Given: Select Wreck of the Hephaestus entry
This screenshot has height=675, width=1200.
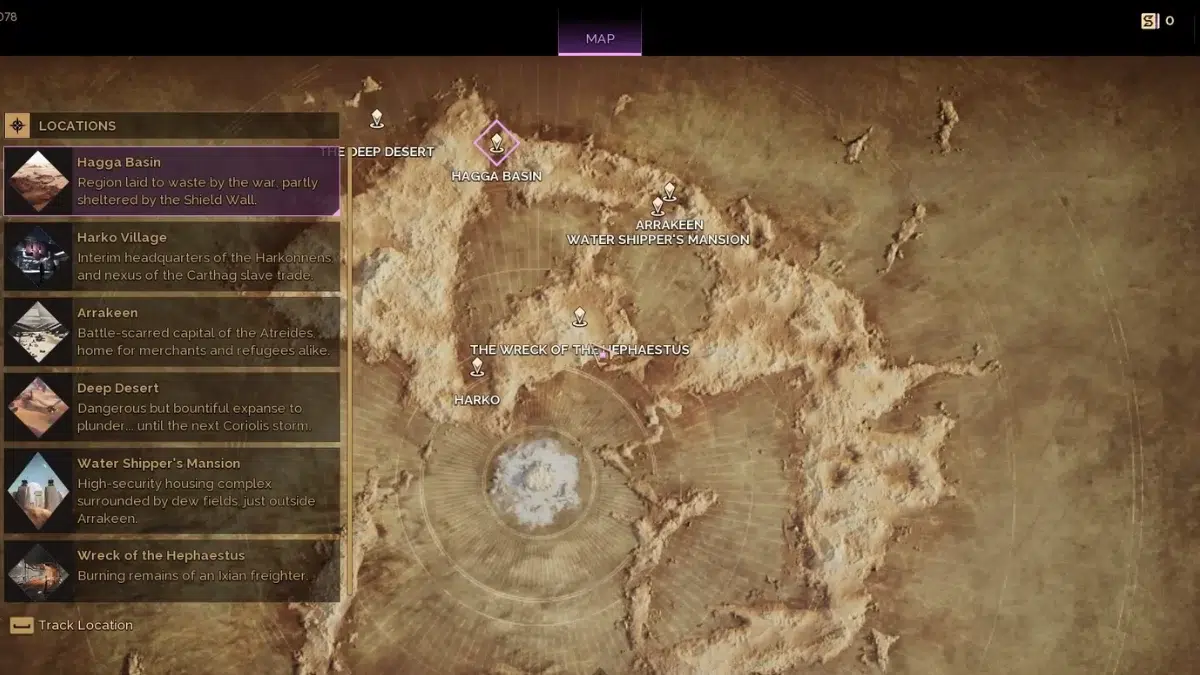Looking at the screenshot, I should 172,571.
